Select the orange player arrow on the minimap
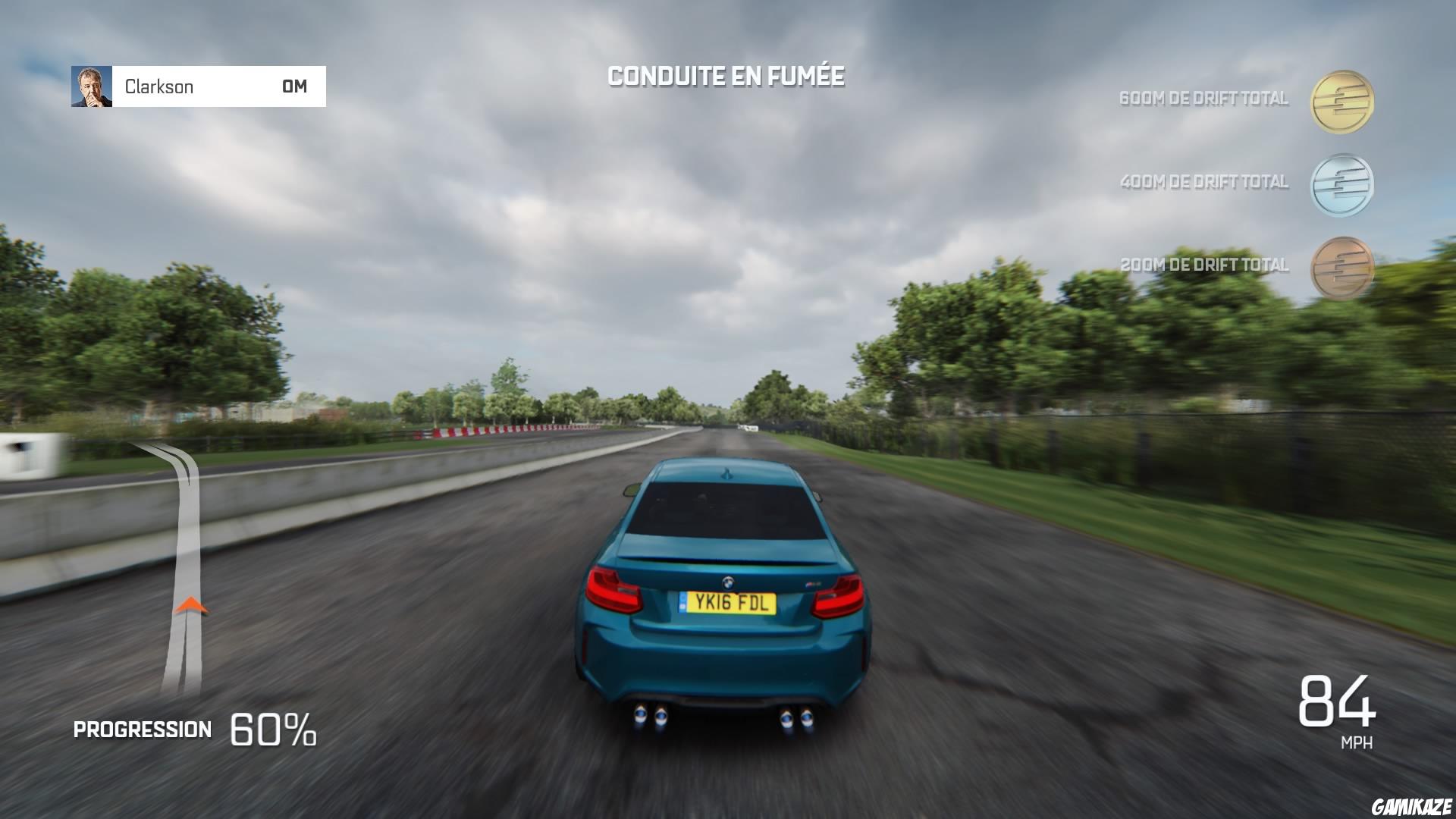 click(190, 604)
